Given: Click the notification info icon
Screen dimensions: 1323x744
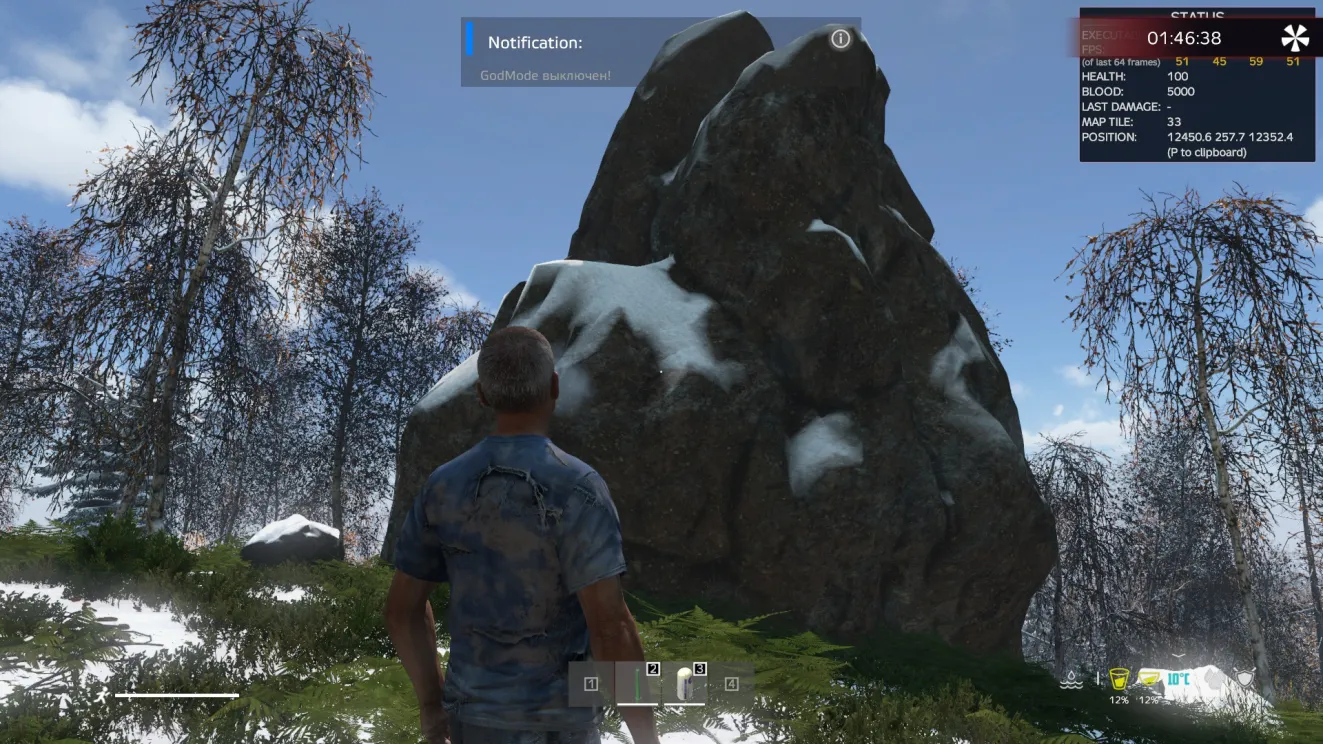Looking at the screenshot, I should coord(841,39).
